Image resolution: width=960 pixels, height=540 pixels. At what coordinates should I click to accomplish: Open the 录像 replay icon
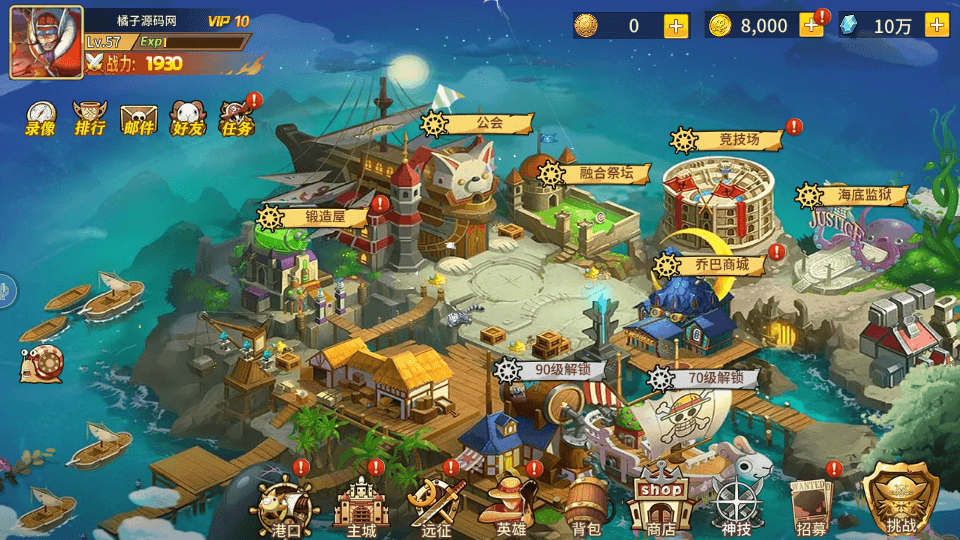pyautogui.click(x=40, y=118)
